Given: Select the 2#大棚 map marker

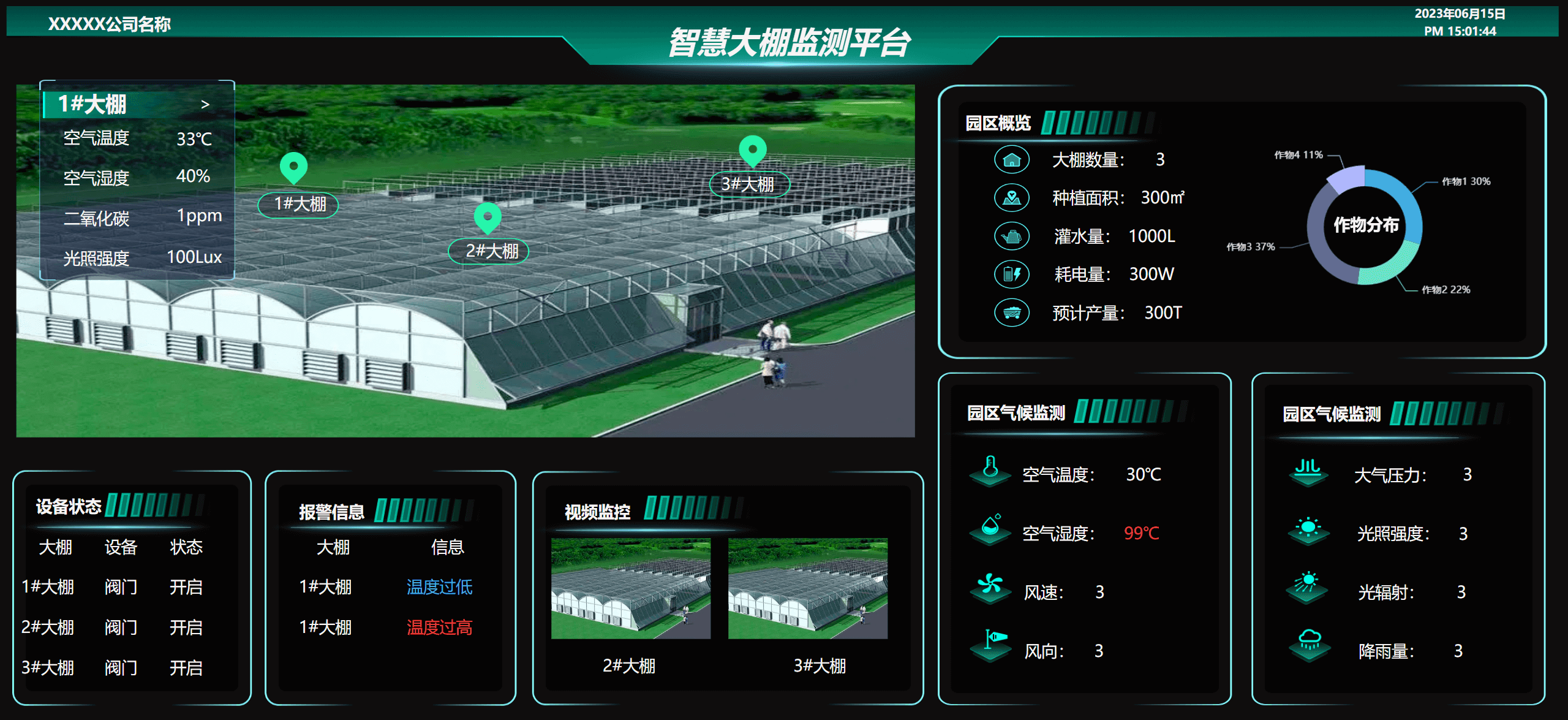Looking at the screenshot, I should (x=488, y=217).
